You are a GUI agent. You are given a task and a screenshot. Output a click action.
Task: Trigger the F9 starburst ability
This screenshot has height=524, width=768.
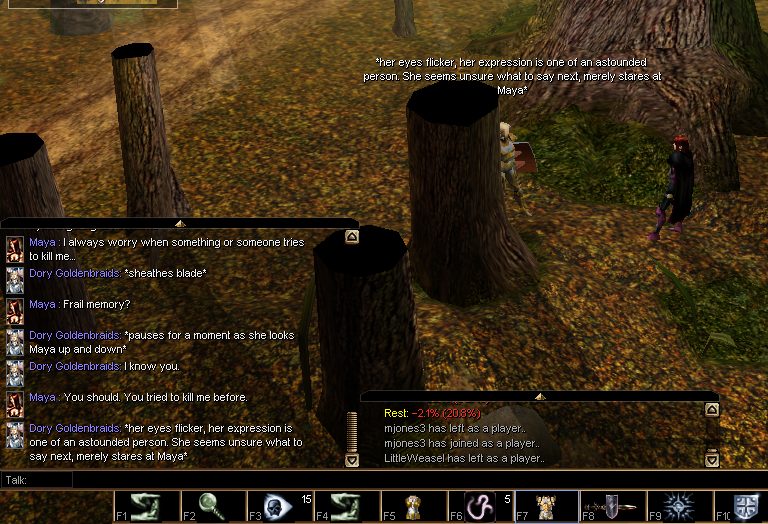pyautogui.click(x=680, y=506)
